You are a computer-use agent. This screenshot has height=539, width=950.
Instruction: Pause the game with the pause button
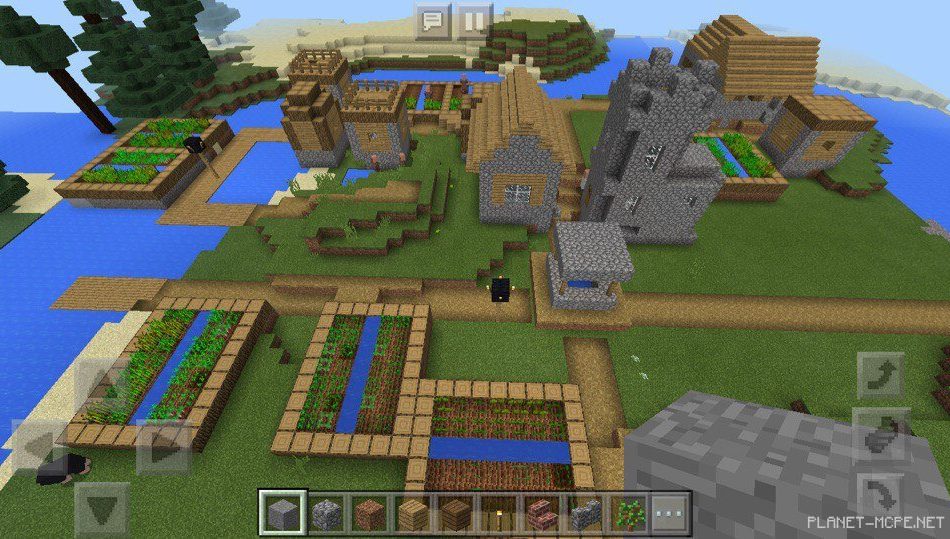tap(474, 20)
